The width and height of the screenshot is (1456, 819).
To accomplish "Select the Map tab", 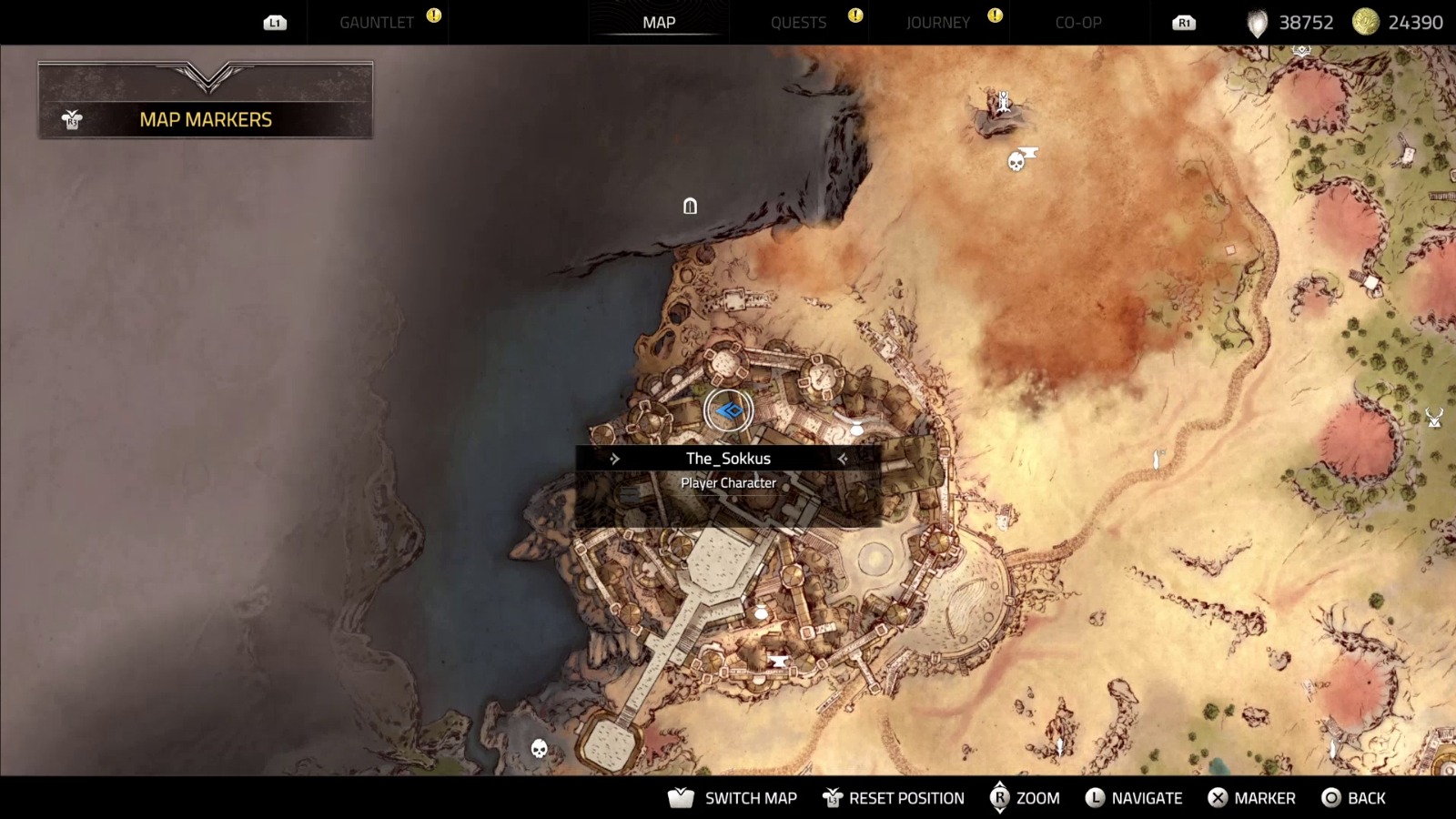I will click(x=659, y=23).
